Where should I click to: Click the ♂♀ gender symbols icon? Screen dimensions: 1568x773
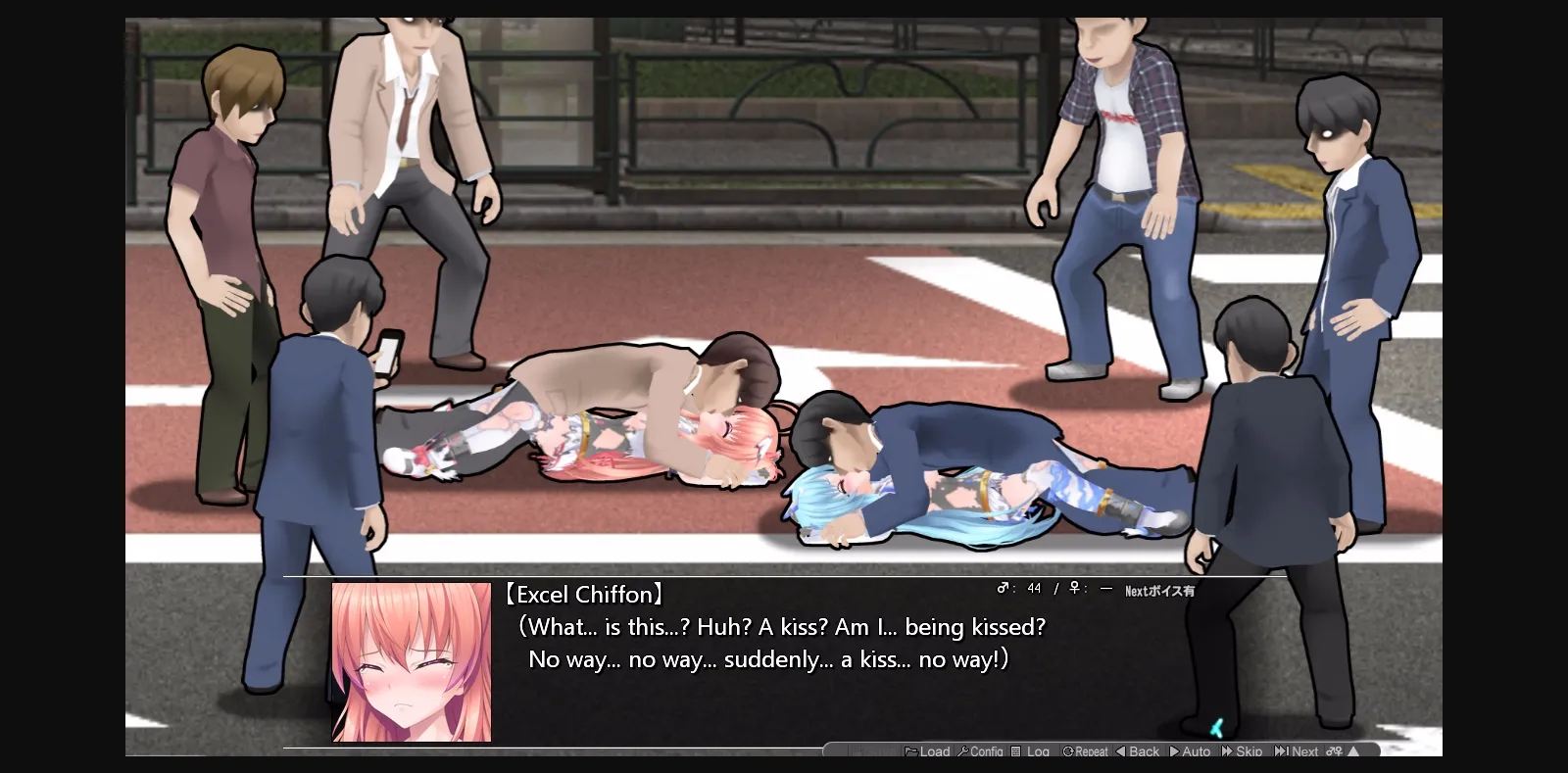1333,752
